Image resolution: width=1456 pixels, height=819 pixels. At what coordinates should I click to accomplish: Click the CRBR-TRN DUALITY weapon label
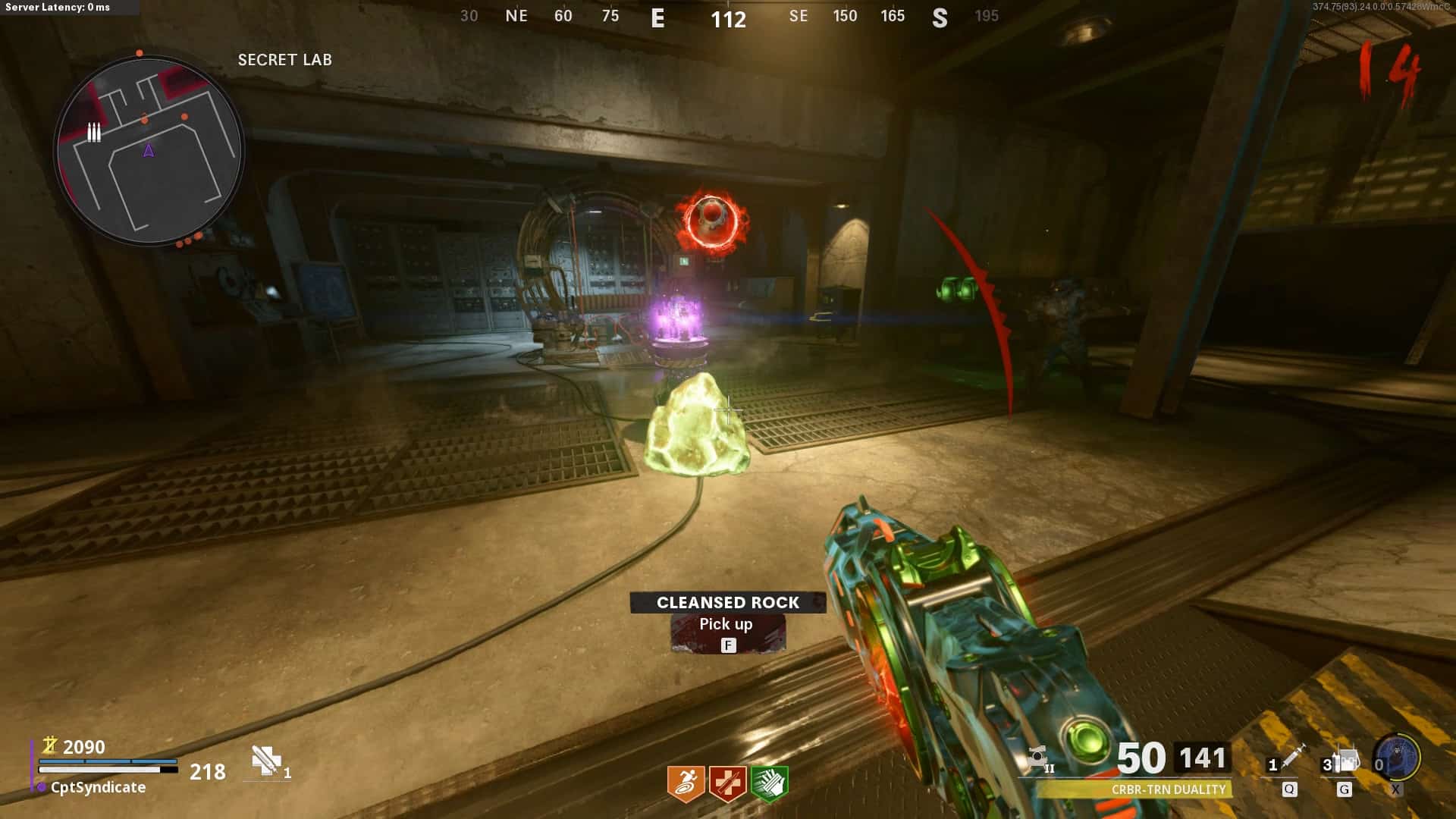[1168, 789]
